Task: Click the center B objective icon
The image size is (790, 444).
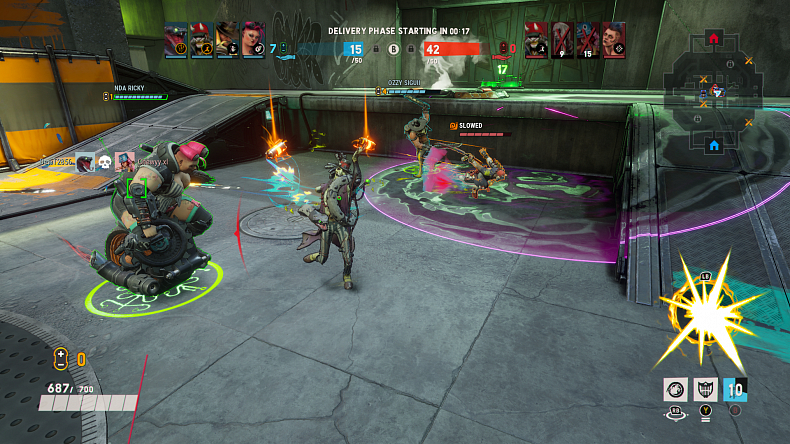Action: [393, 47]
